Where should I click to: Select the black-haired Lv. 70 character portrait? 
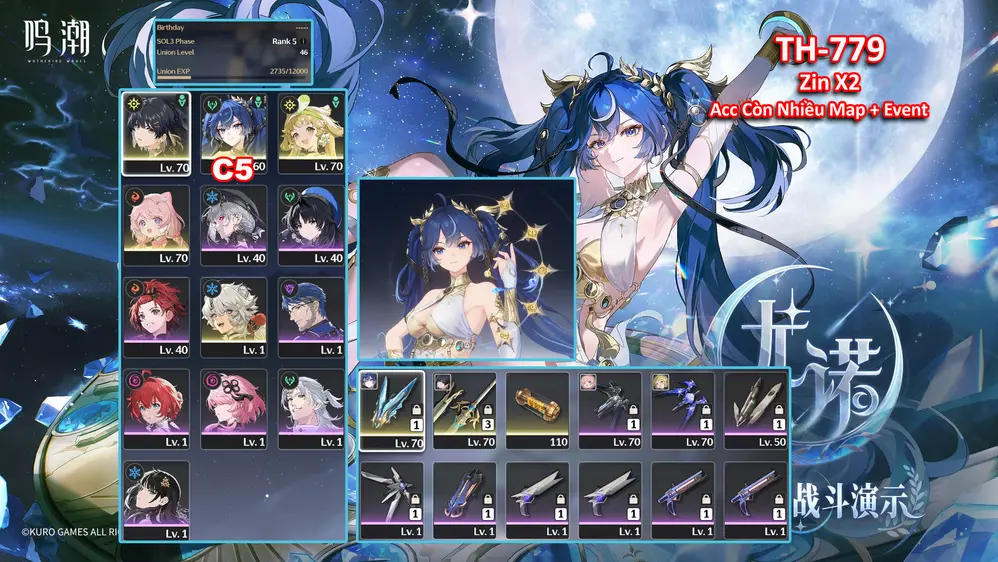tap(156, 133)
